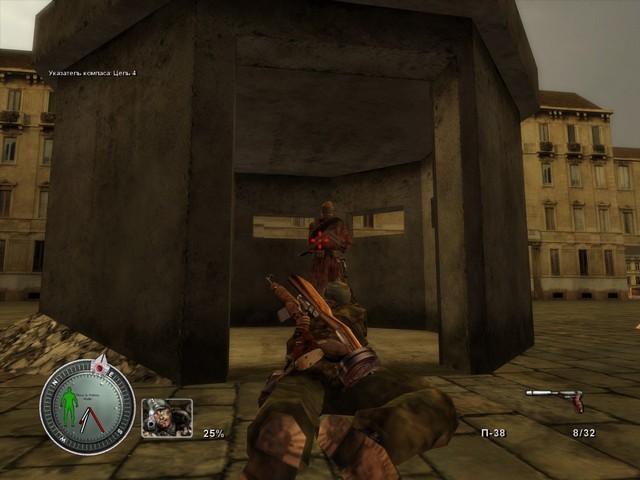The height and width of the screenshot is (480, 640).
Task: Click the soldier portrait icon
Action: (x=167, y=417)
